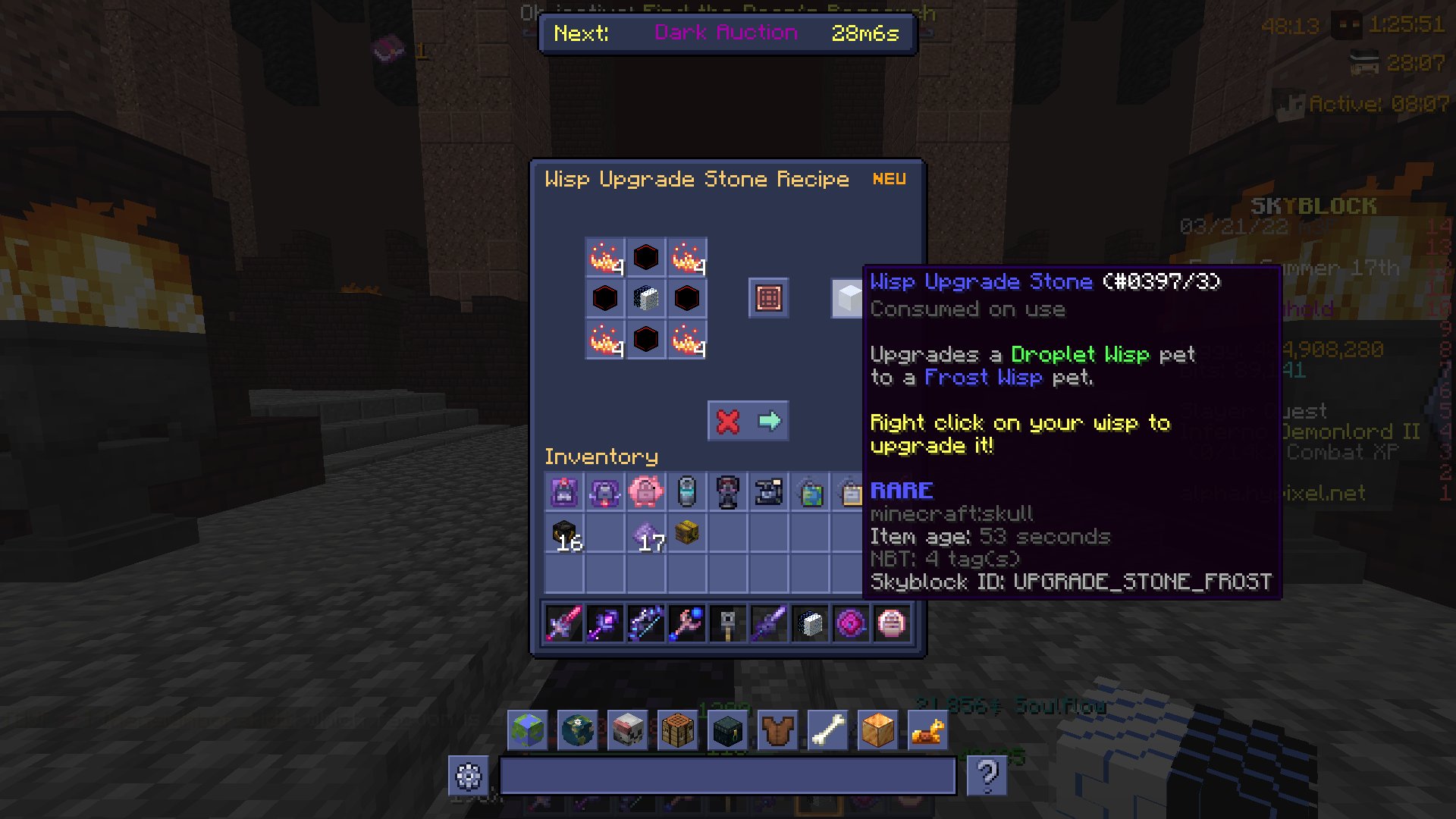The height and width of the screenshot is (819, 1456).
Task: Open the chestplate armor icon
Action: click(778, 730)
